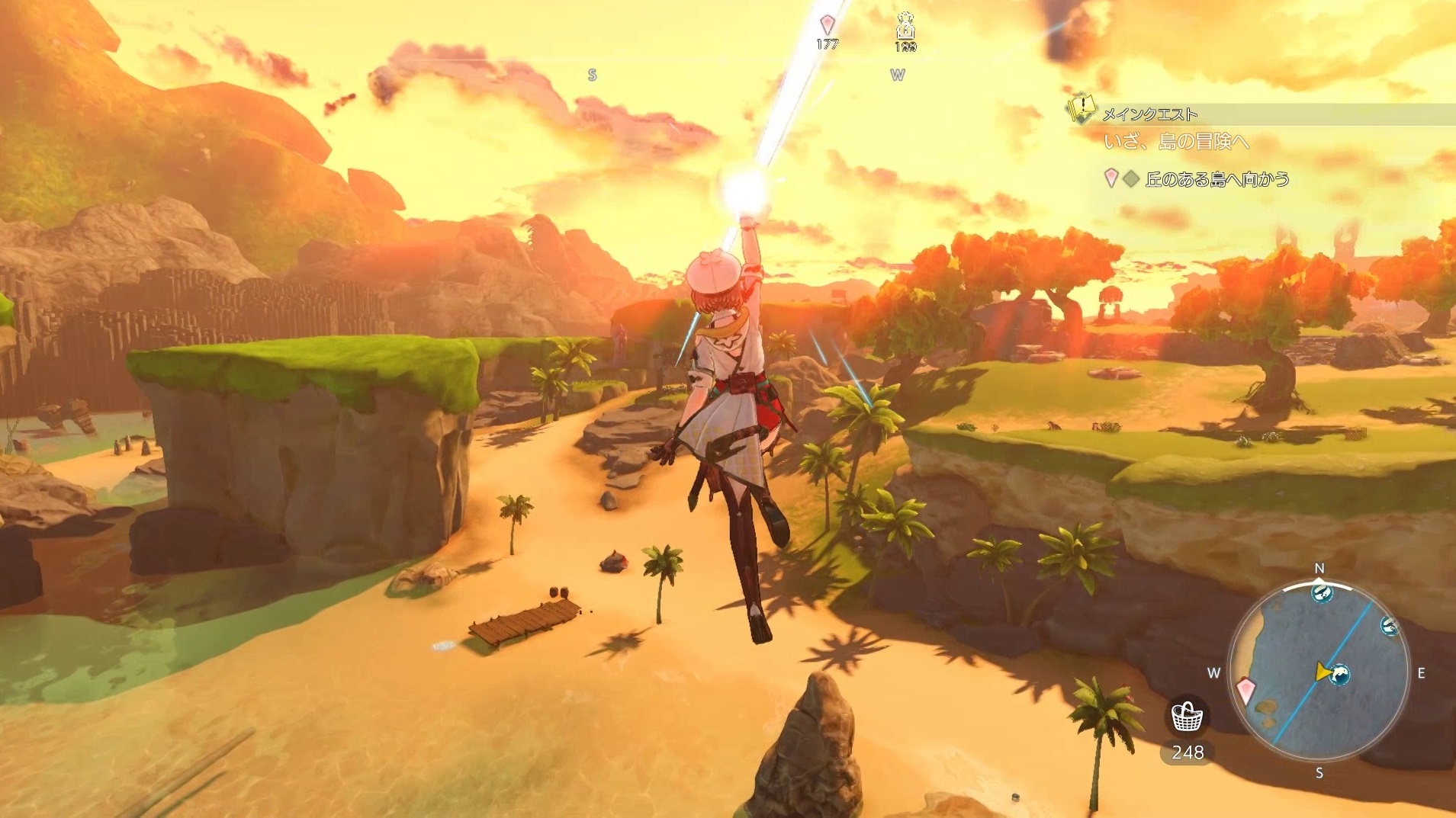This screenshot has height=818, width=1456.
Task: Click the pink quest waypoint on the compass
Action: coord(827,23)
